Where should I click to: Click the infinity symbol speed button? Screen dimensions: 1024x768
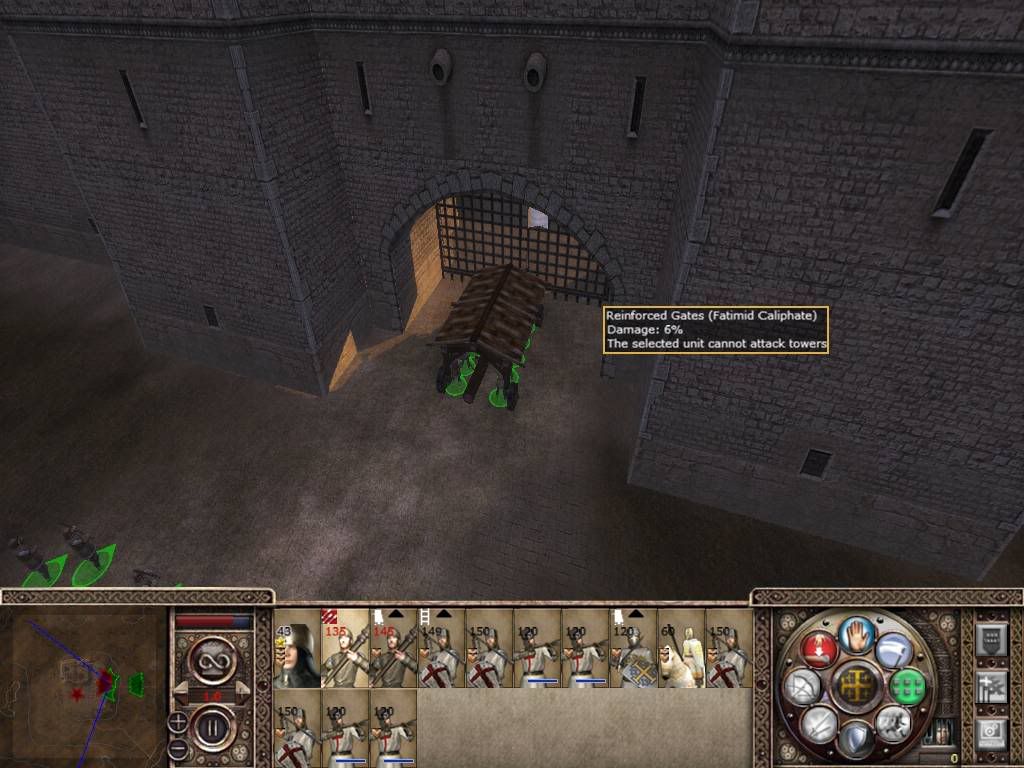click(211, 655)
